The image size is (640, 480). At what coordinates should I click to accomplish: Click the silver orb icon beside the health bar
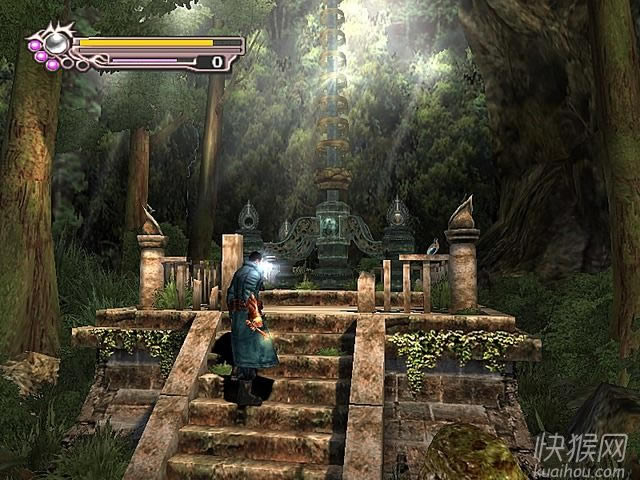coord(58,42)
